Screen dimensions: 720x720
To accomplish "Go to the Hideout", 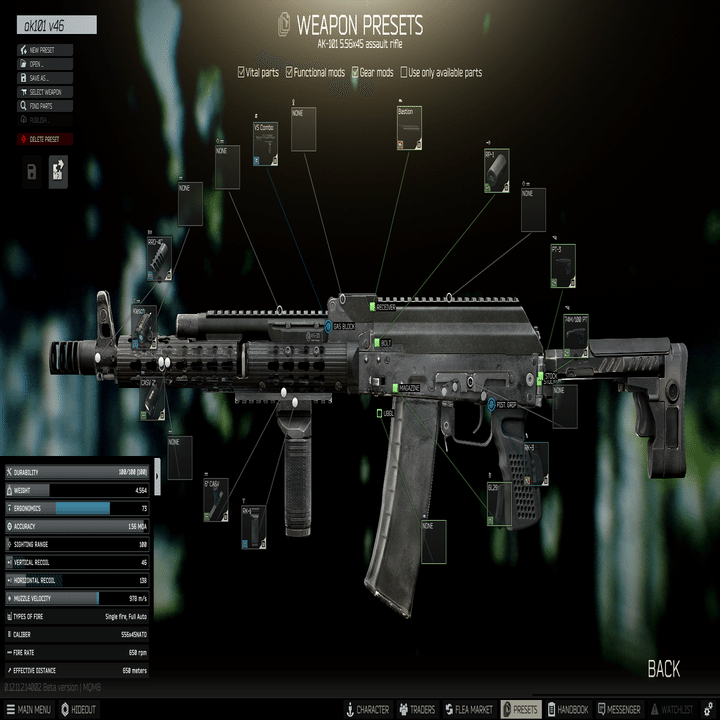I will click(79, 709).
